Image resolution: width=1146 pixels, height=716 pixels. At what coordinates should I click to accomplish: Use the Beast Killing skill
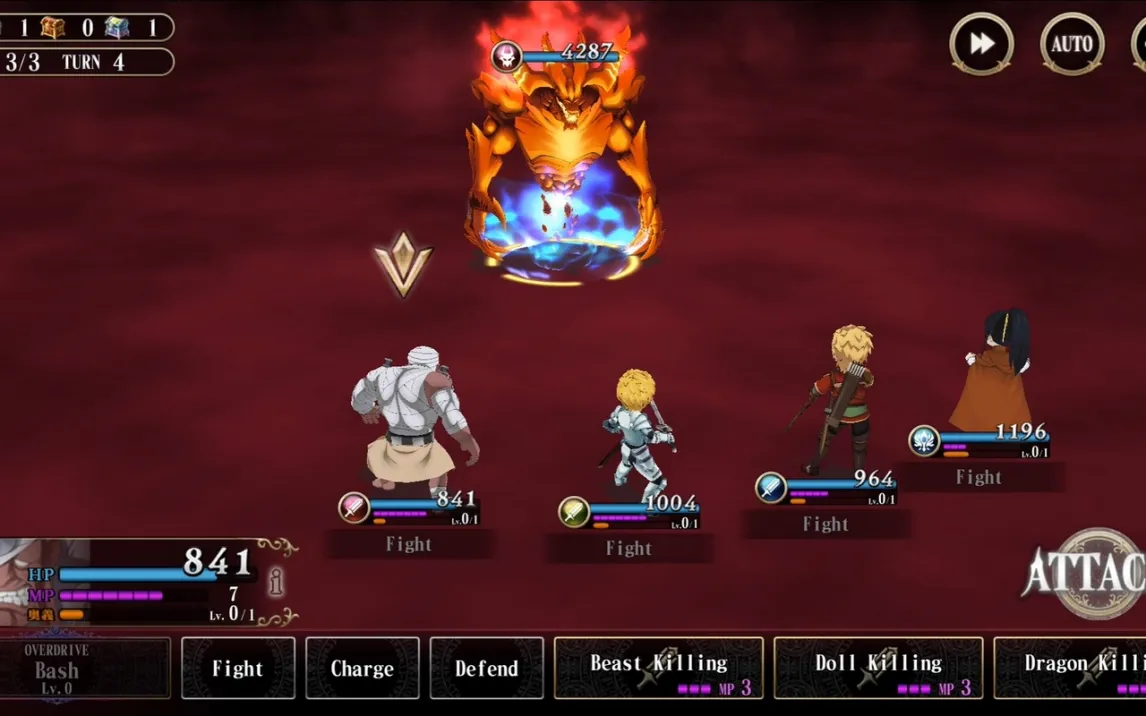click(658, 668)
